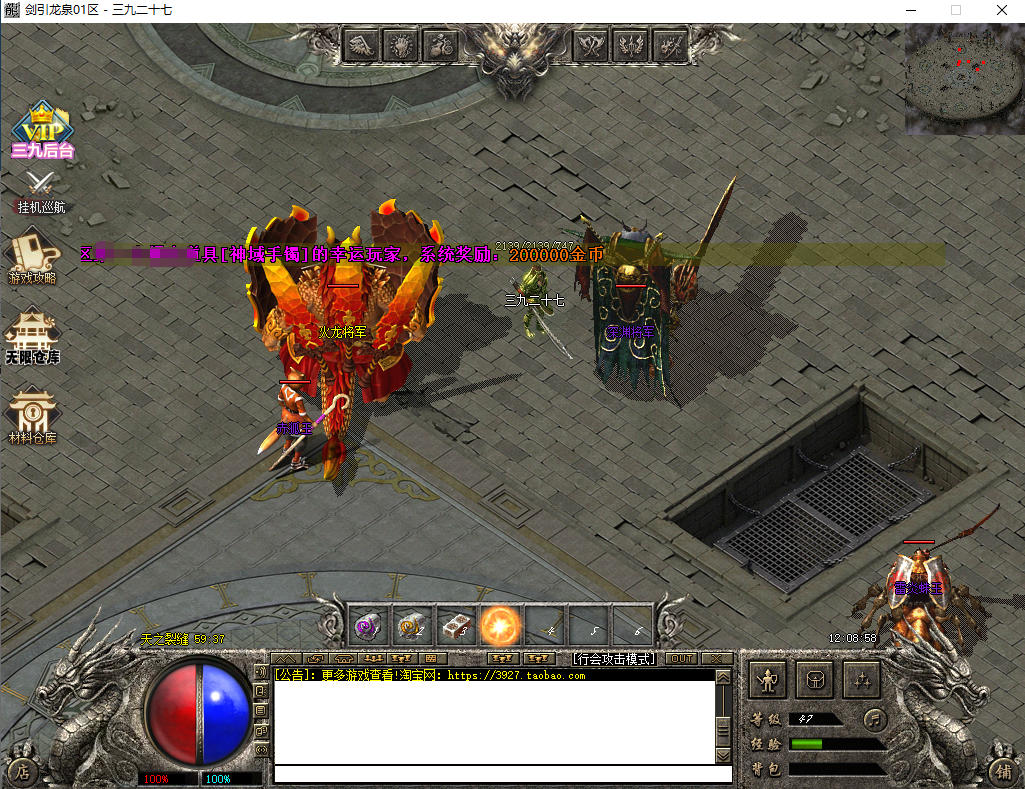Open the 天赐仓库 warehouse
Viewport: 1025px width, 789px height.
pyautogui.click(x=32, y=335)
